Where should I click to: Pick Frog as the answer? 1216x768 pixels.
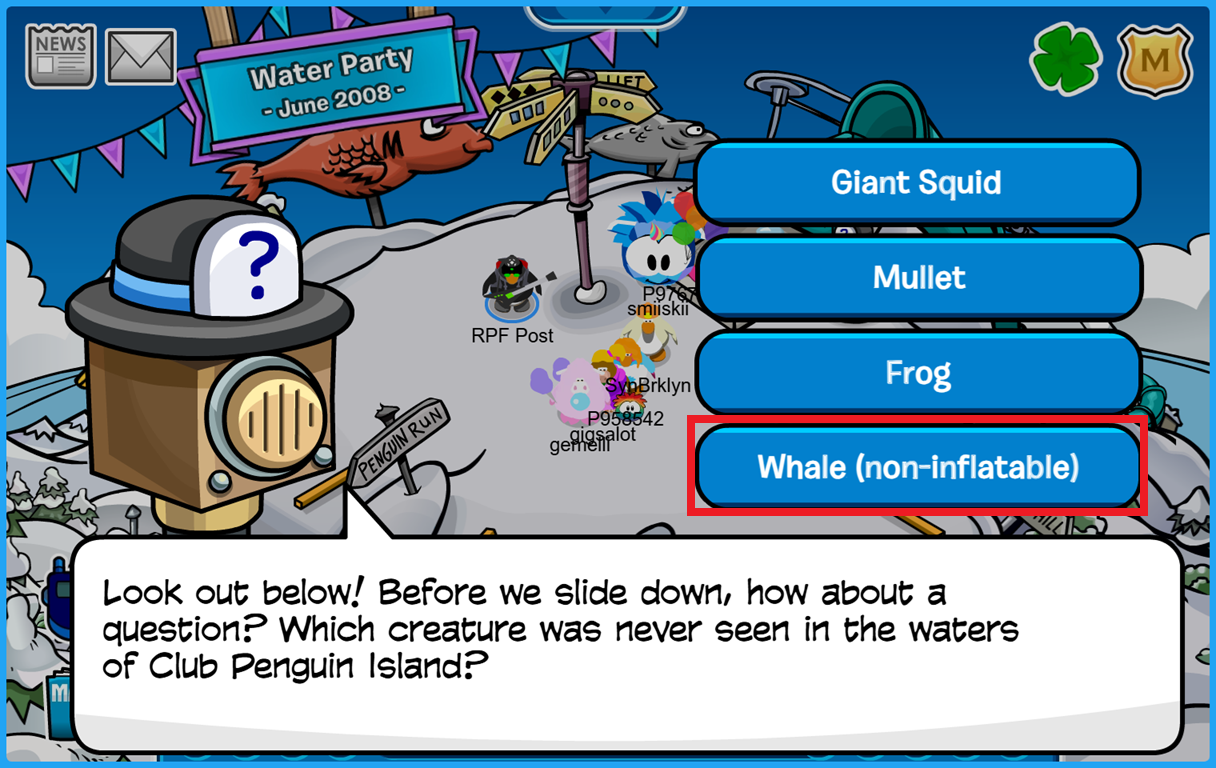point(918,373)
